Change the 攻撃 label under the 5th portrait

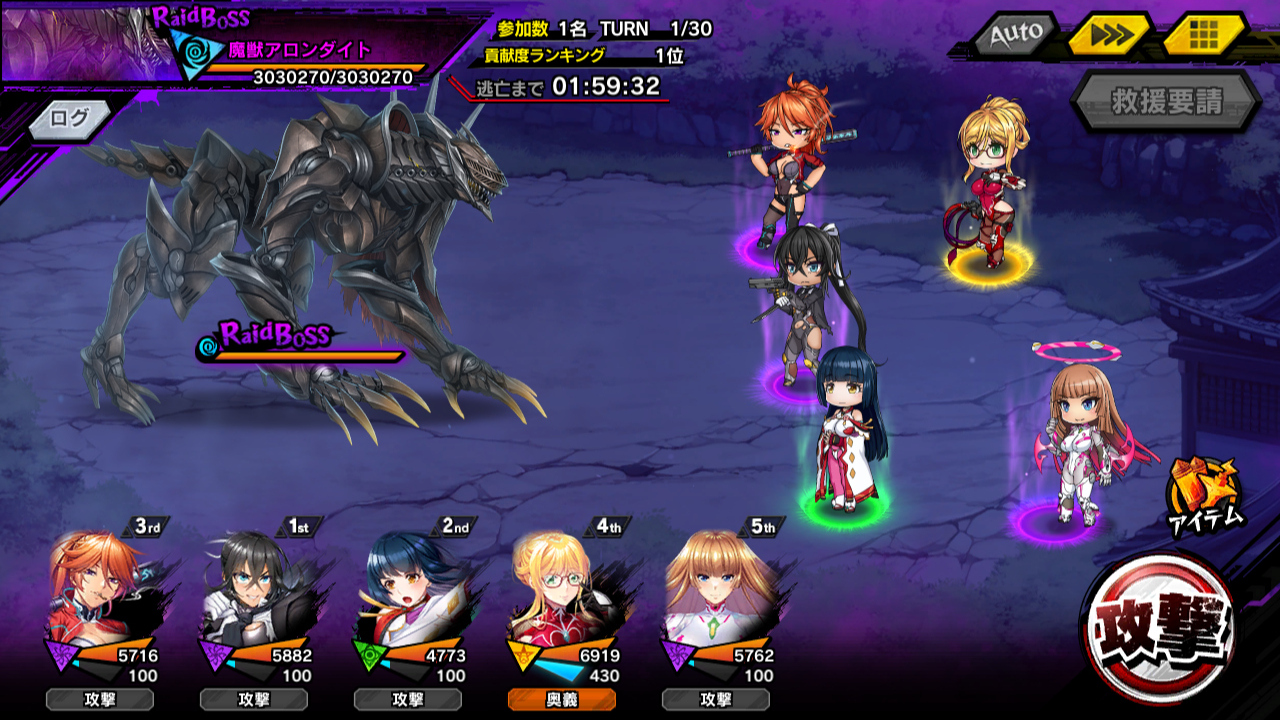pyautogui.click(x=715, y=699)
